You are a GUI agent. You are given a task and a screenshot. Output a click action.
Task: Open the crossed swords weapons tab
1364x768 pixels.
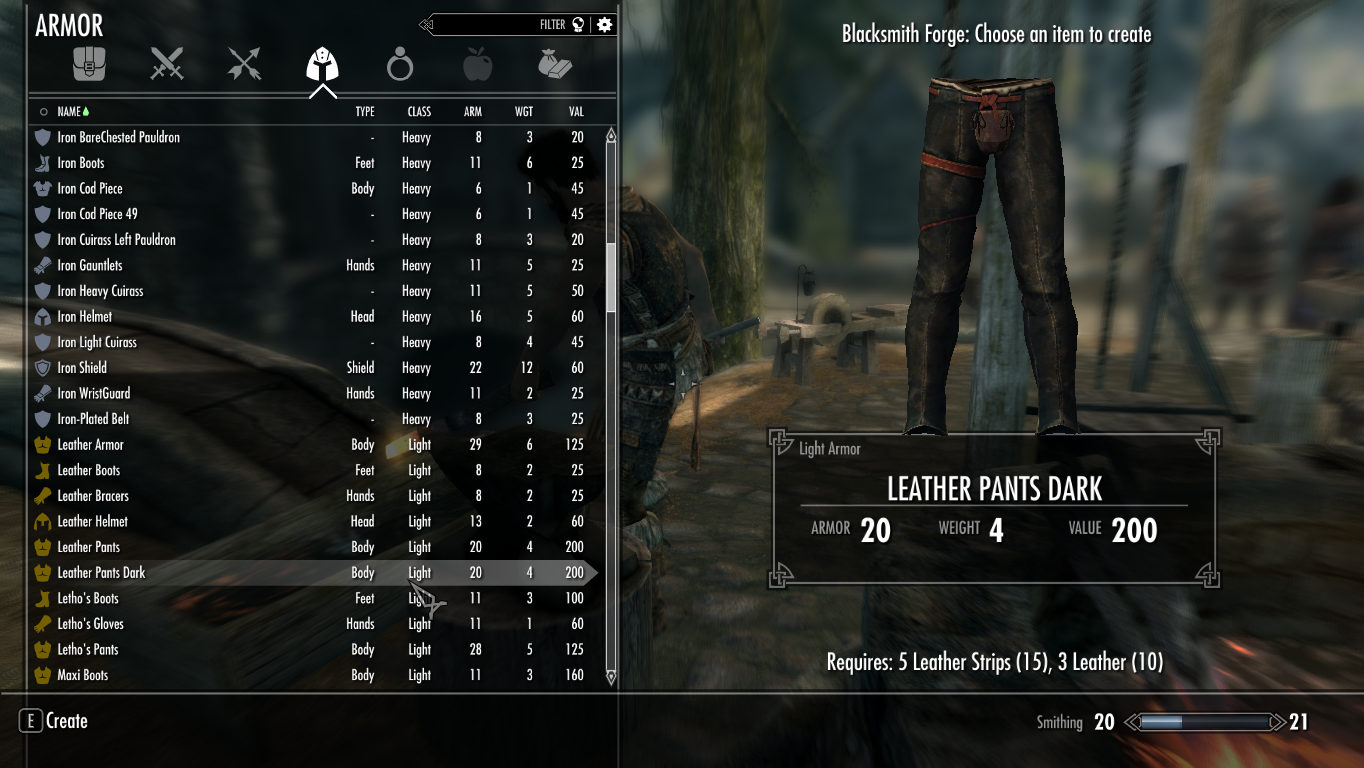pyautogui.click(x=167, y=65)
